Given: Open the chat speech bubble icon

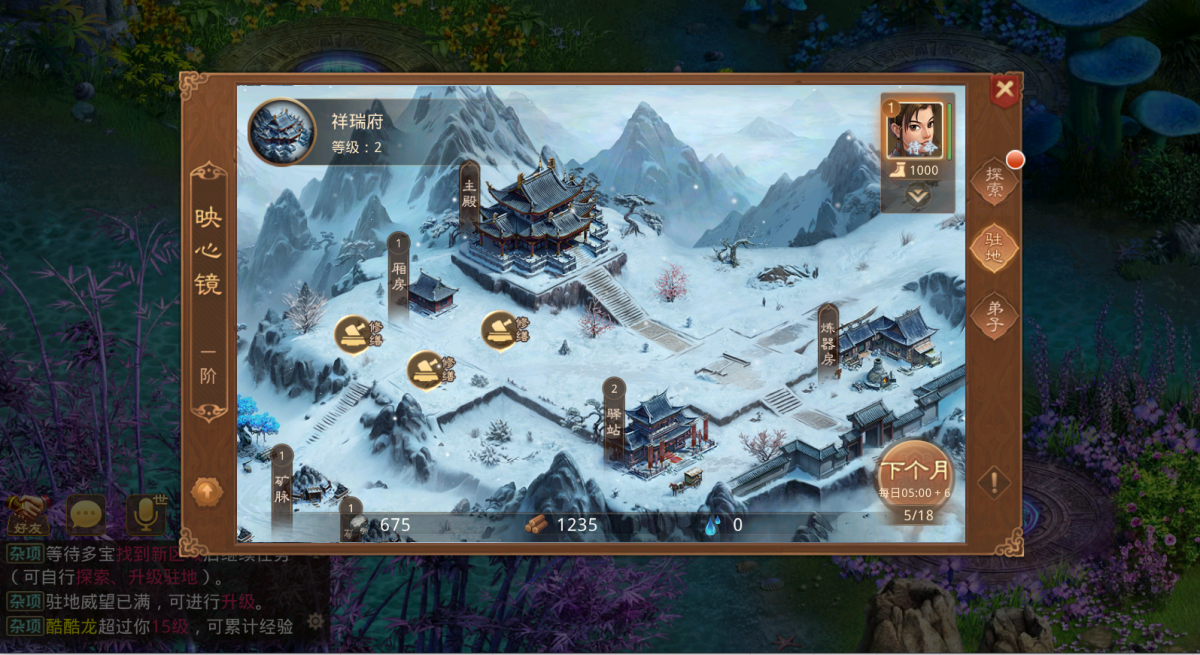Looking at the screenshot, I should point(86,514).
